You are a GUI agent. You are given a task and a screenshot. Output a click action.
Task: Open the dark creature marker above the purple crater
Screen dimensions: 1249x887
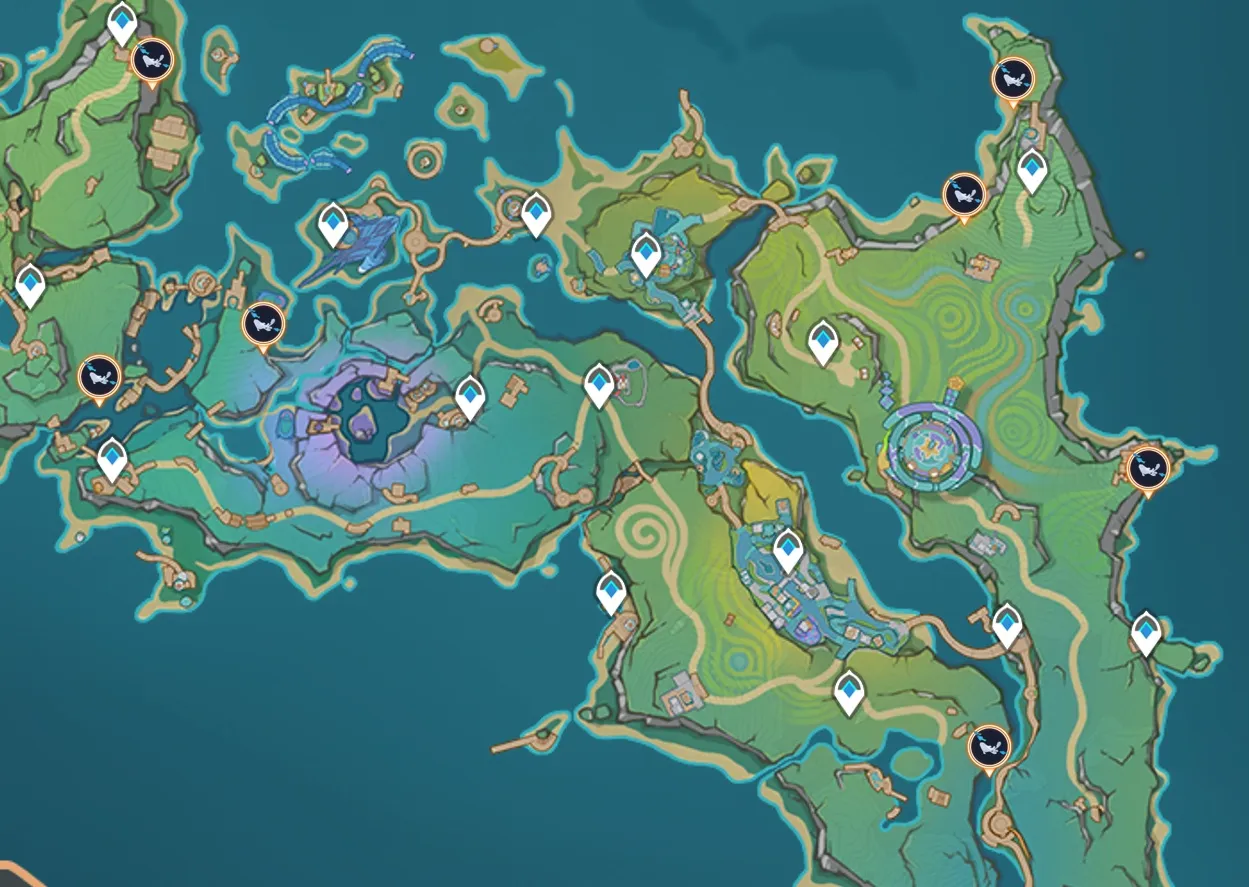[264, 323]
